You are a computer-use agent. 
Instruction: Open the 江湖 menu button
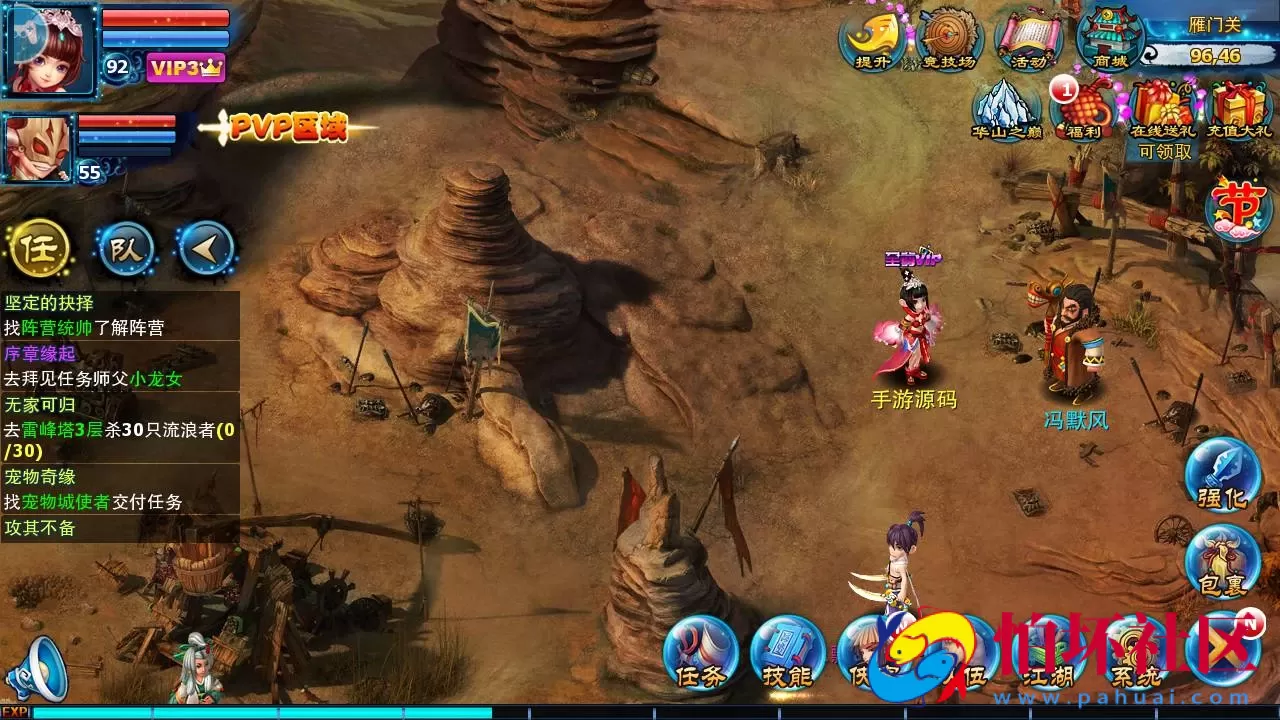click(1048, 655)
